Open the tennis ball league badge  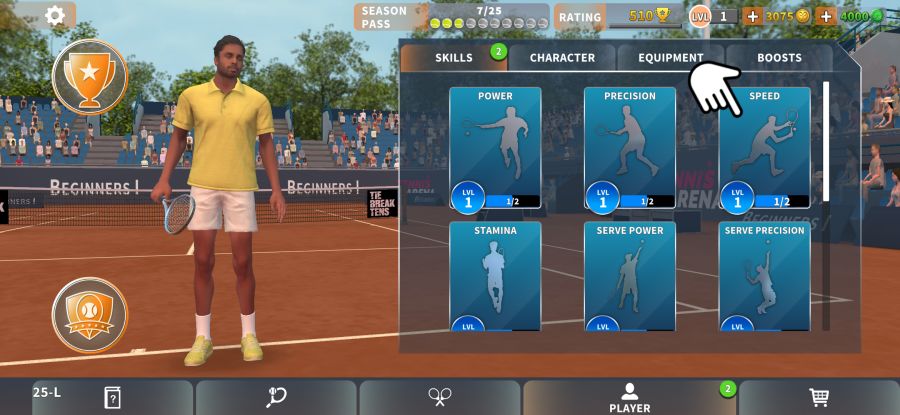[89, 315]
